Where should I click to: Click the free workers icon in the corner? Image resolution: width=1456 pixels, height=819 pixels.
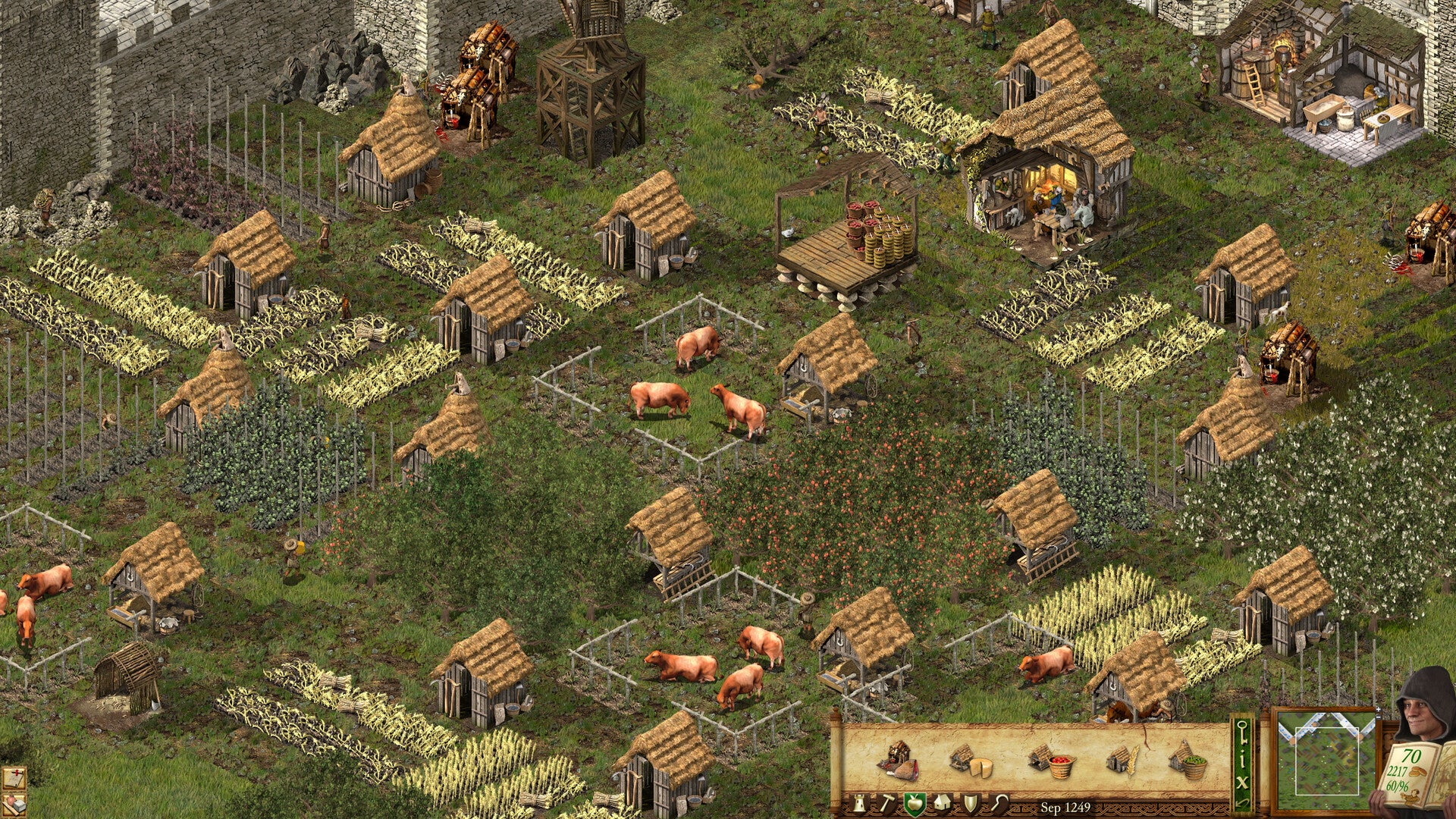[14, 805]
